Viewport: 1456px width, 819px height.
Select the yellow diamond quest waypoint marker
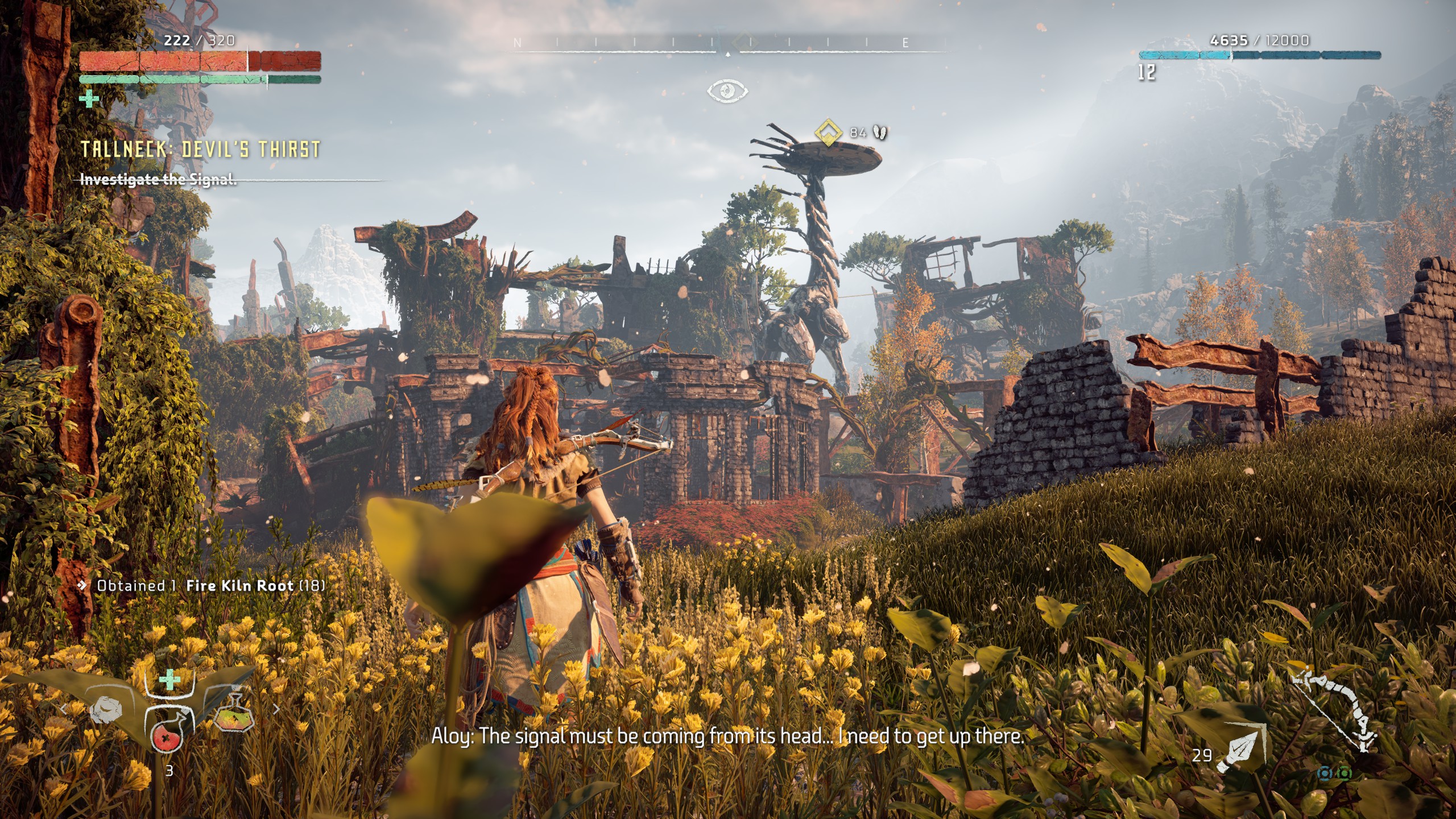[828, 133]
